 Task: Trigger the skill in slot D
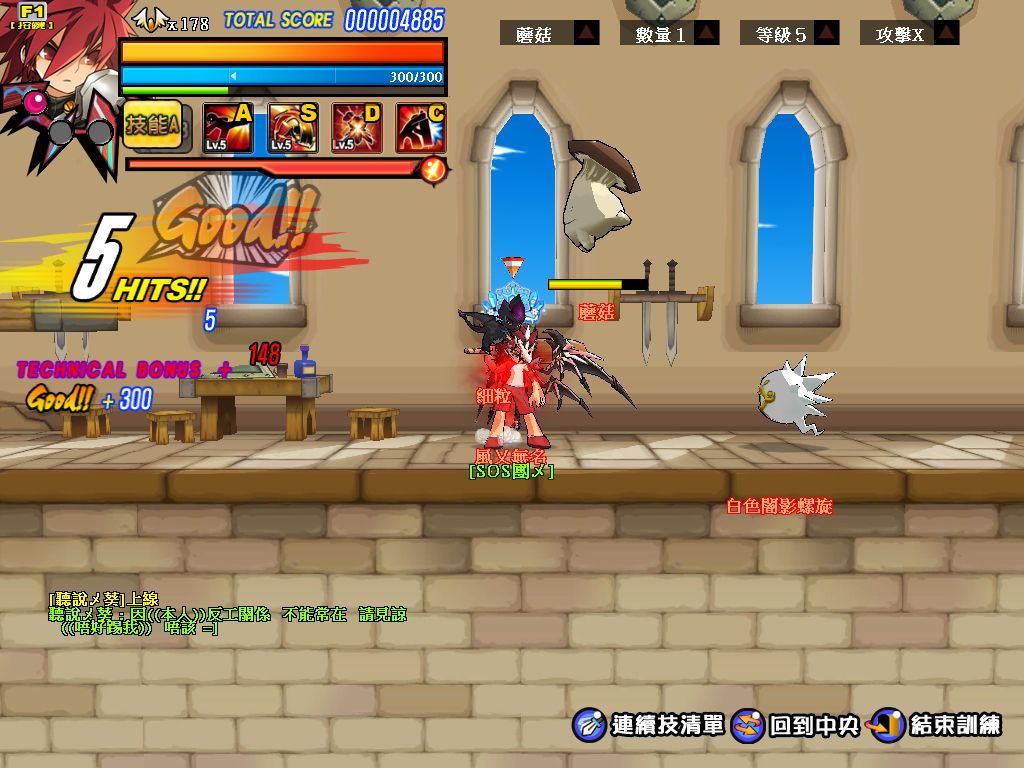(x=357, y=128)
